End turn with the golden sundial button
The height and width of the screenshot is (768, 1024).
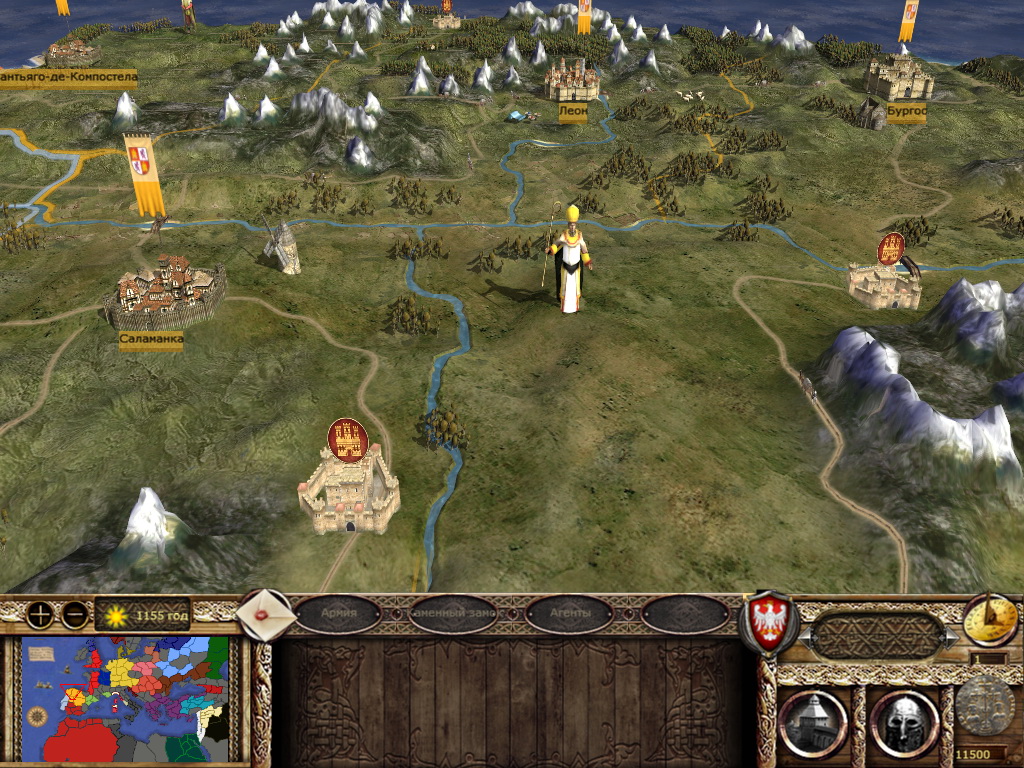pyautogui.click(x=990, y=620)
